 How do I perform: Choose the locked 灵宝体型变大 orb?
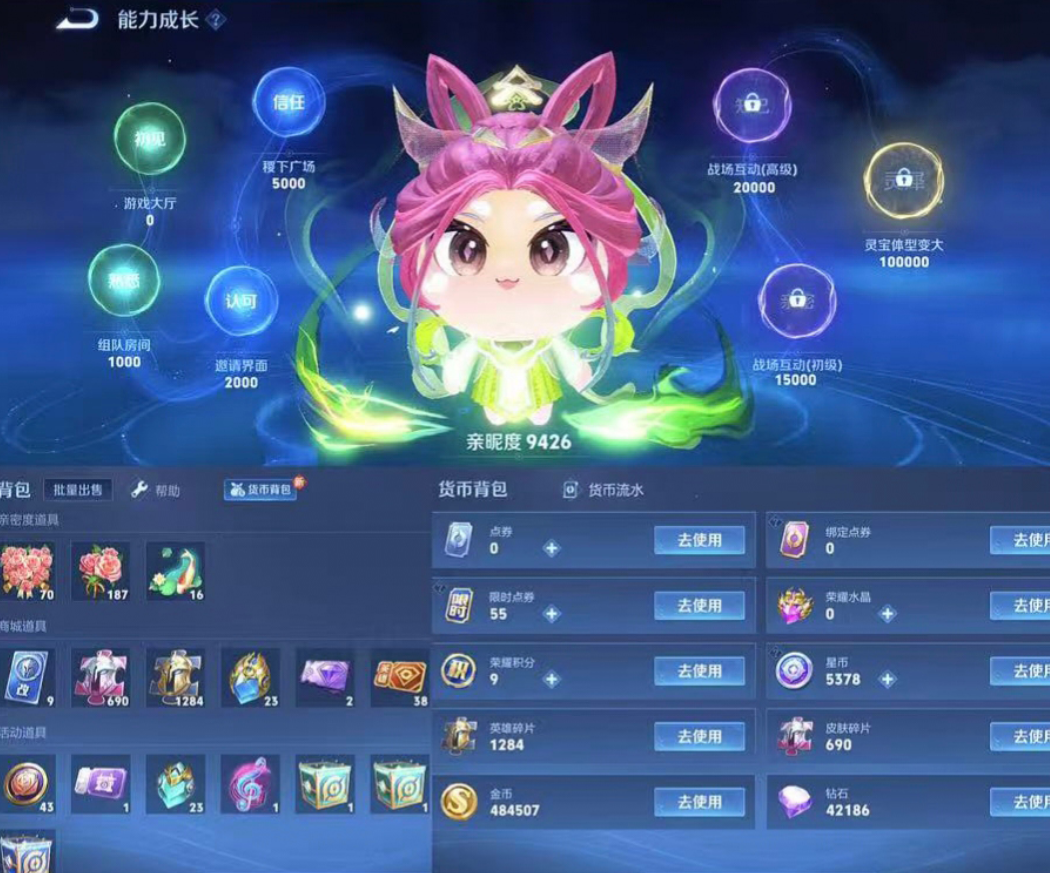pos(903,181)
